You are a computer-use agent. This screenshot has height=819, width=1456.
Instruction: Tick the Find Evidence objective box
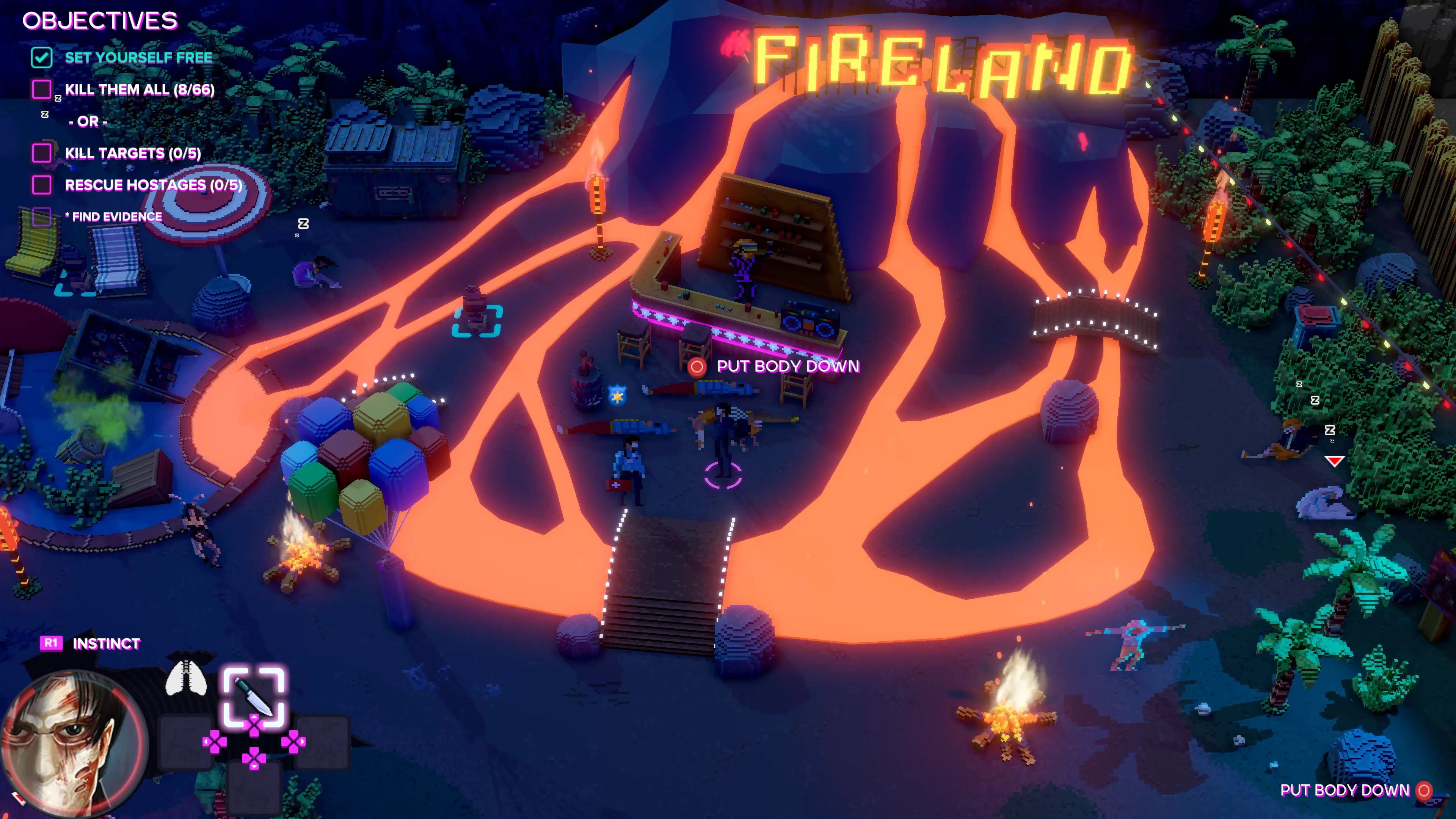[42, 217]
